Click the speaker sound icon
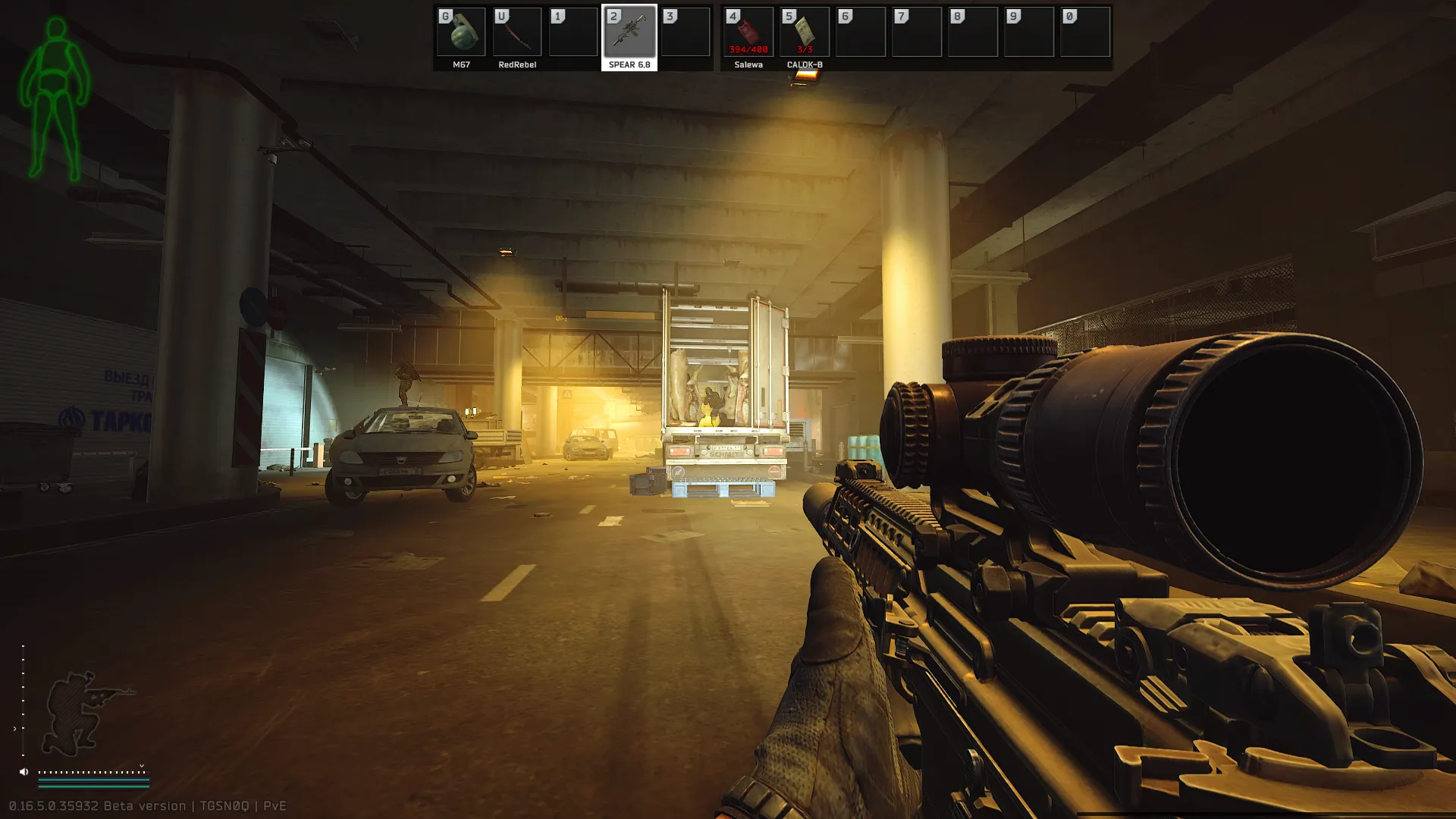 pos(24,772)
